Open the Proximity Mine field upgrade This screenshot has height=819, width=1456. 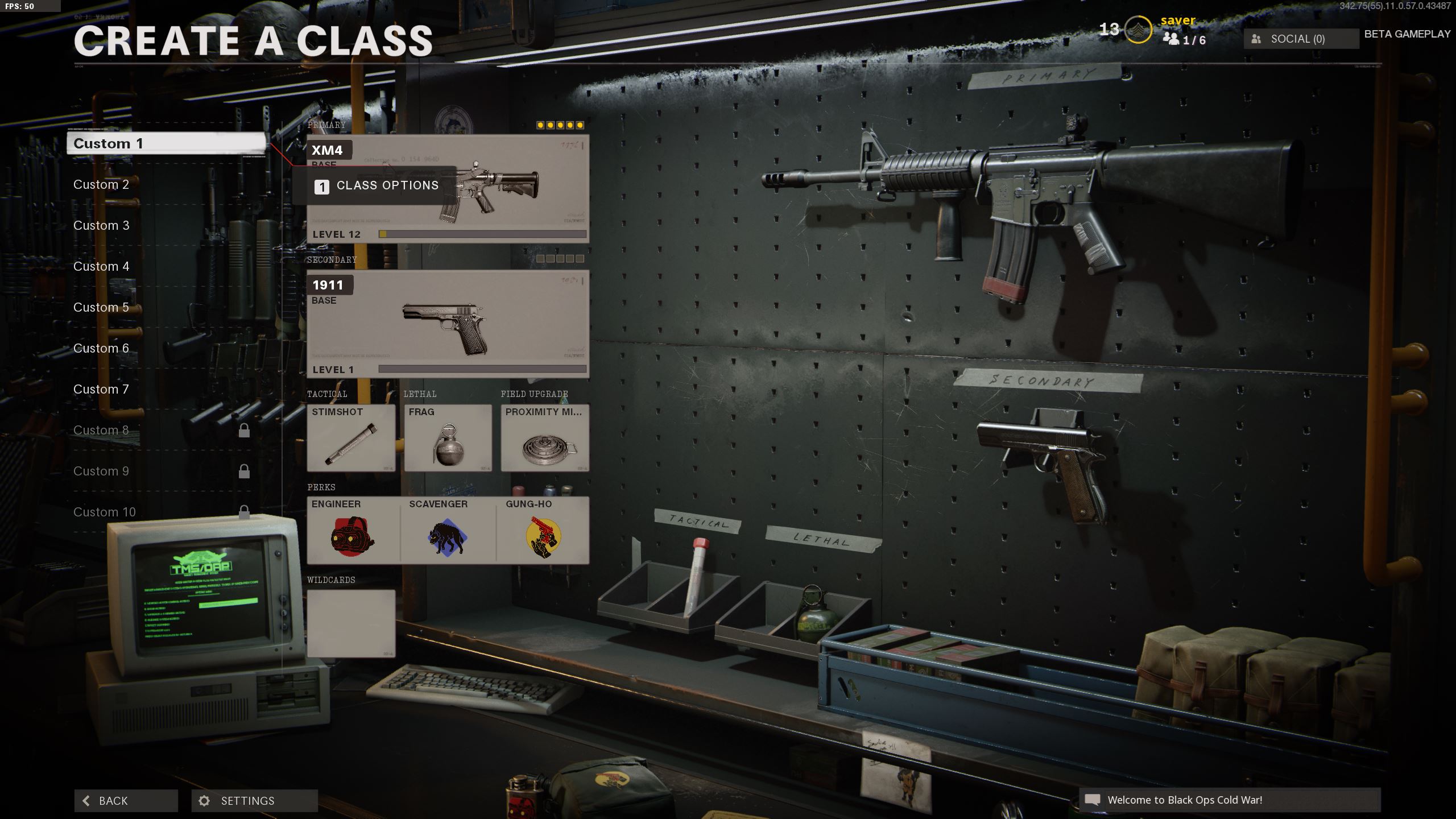[545, 438]
